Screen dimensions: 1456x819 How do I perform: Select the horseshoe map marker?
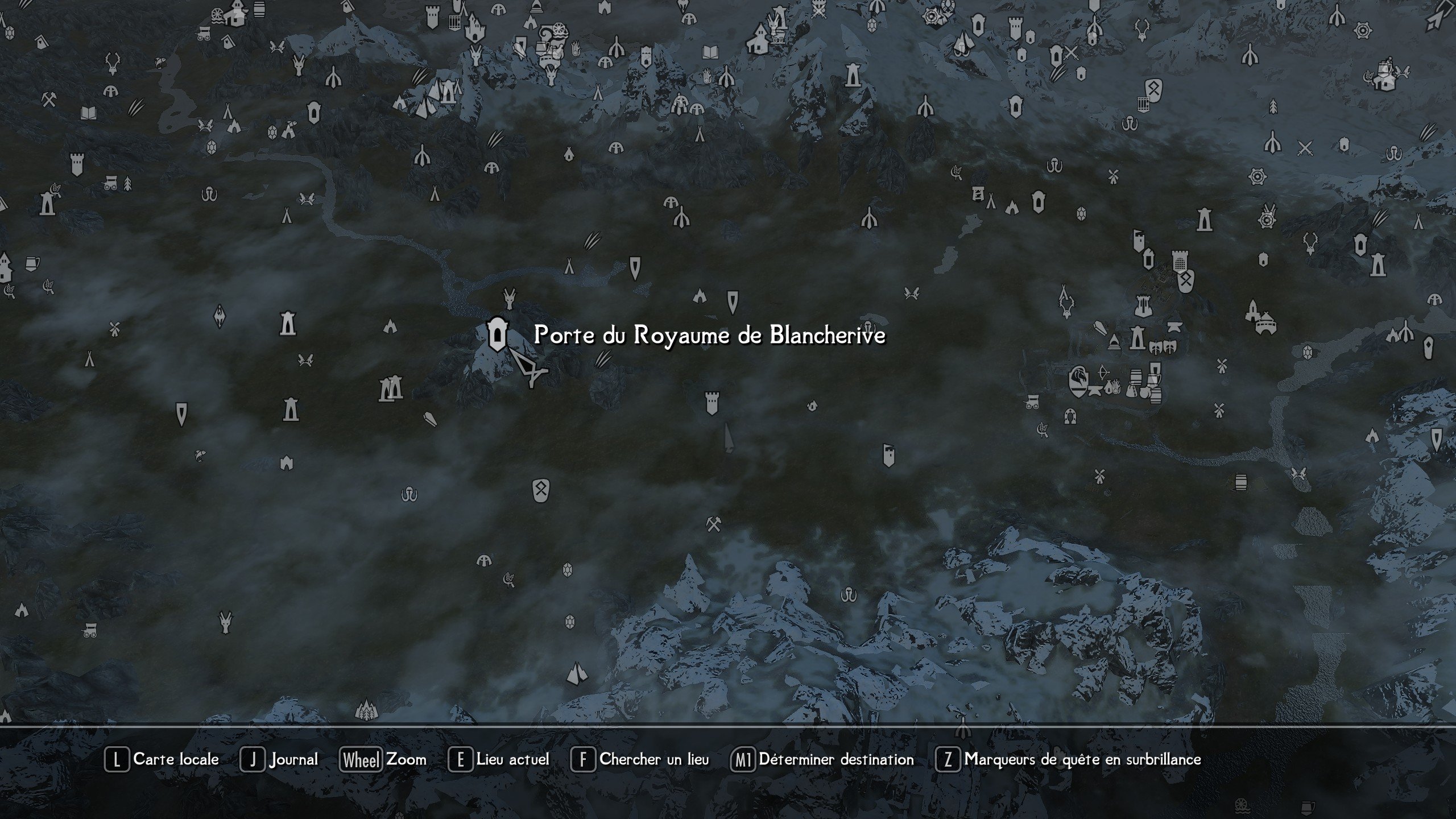click(x=1070, y=416)
